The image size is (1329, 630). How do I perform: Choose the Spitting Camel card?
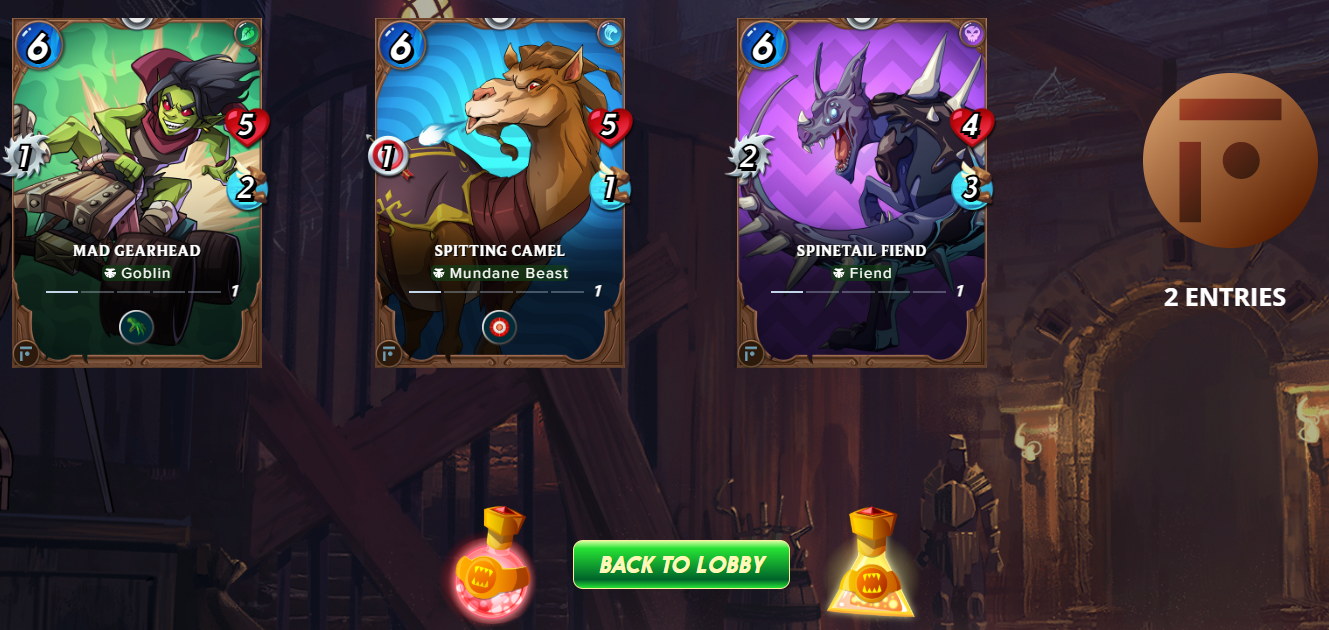coord(500,190)
